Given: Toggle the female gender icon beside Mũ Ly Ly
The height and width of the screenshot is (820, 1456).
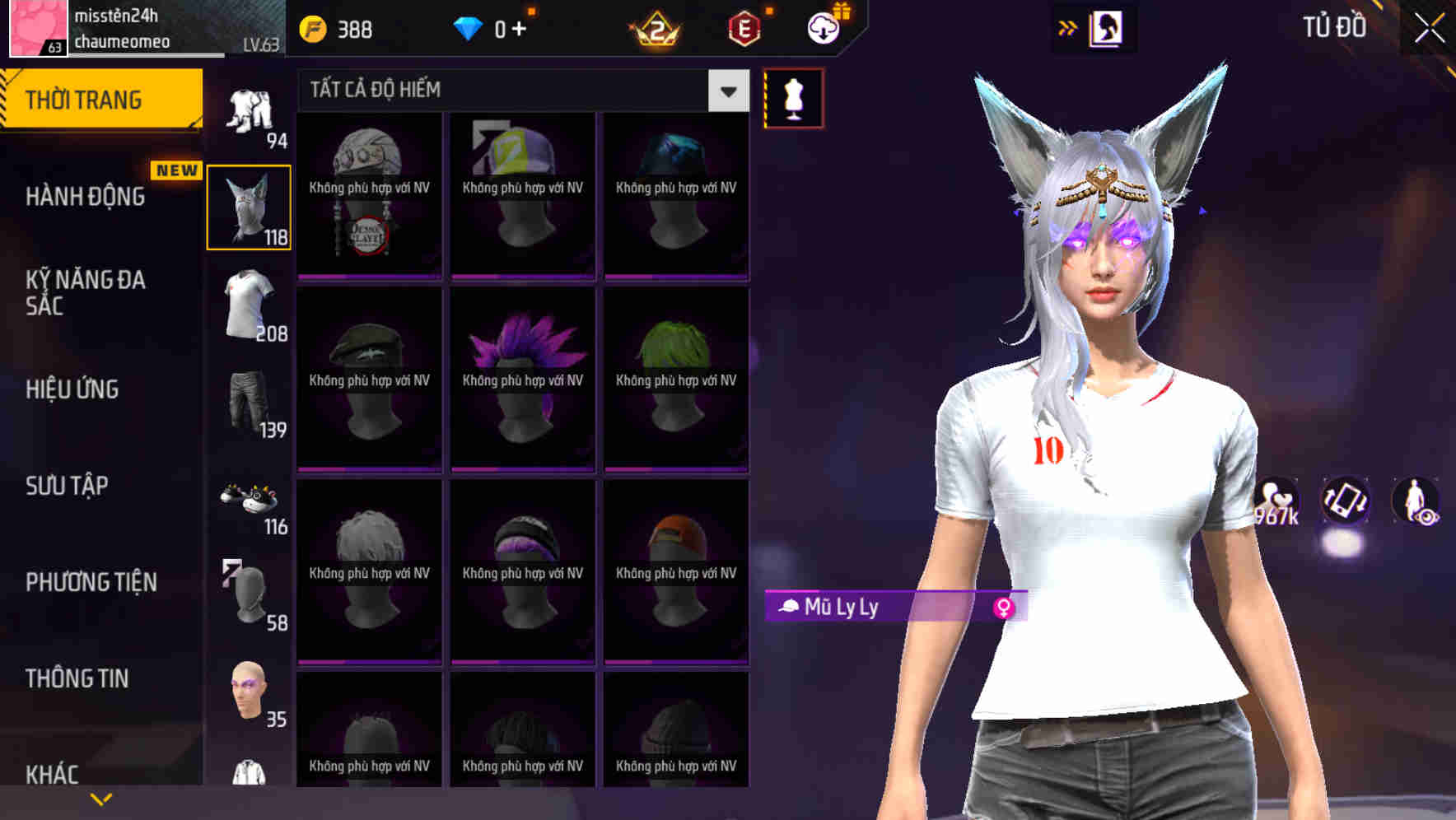Looking at the screenshot, I should click(x=1006, y=606).
